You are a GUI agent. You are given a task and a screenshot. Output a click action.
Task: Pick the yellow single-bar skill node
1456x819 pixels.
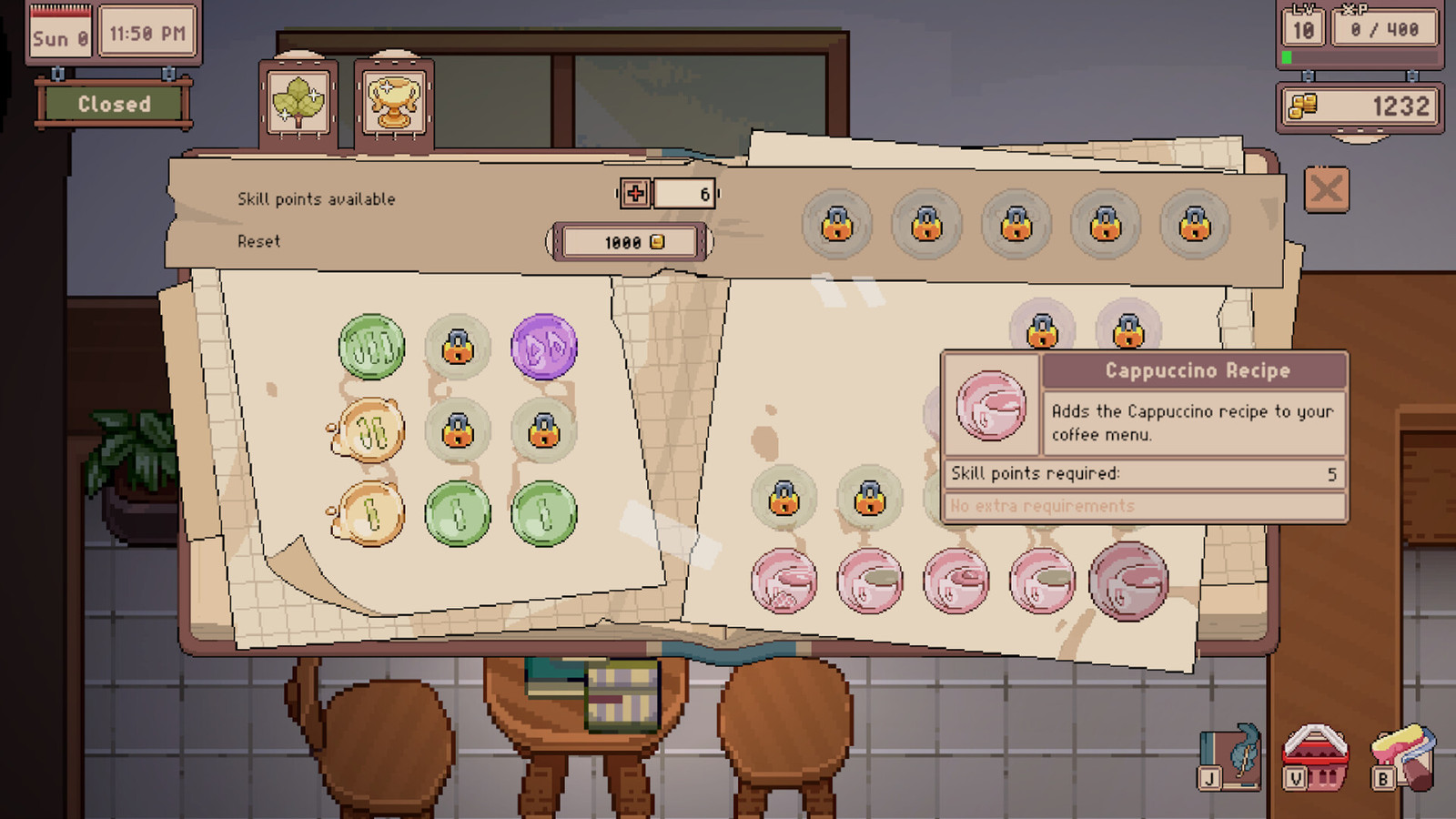pos(371,514)
